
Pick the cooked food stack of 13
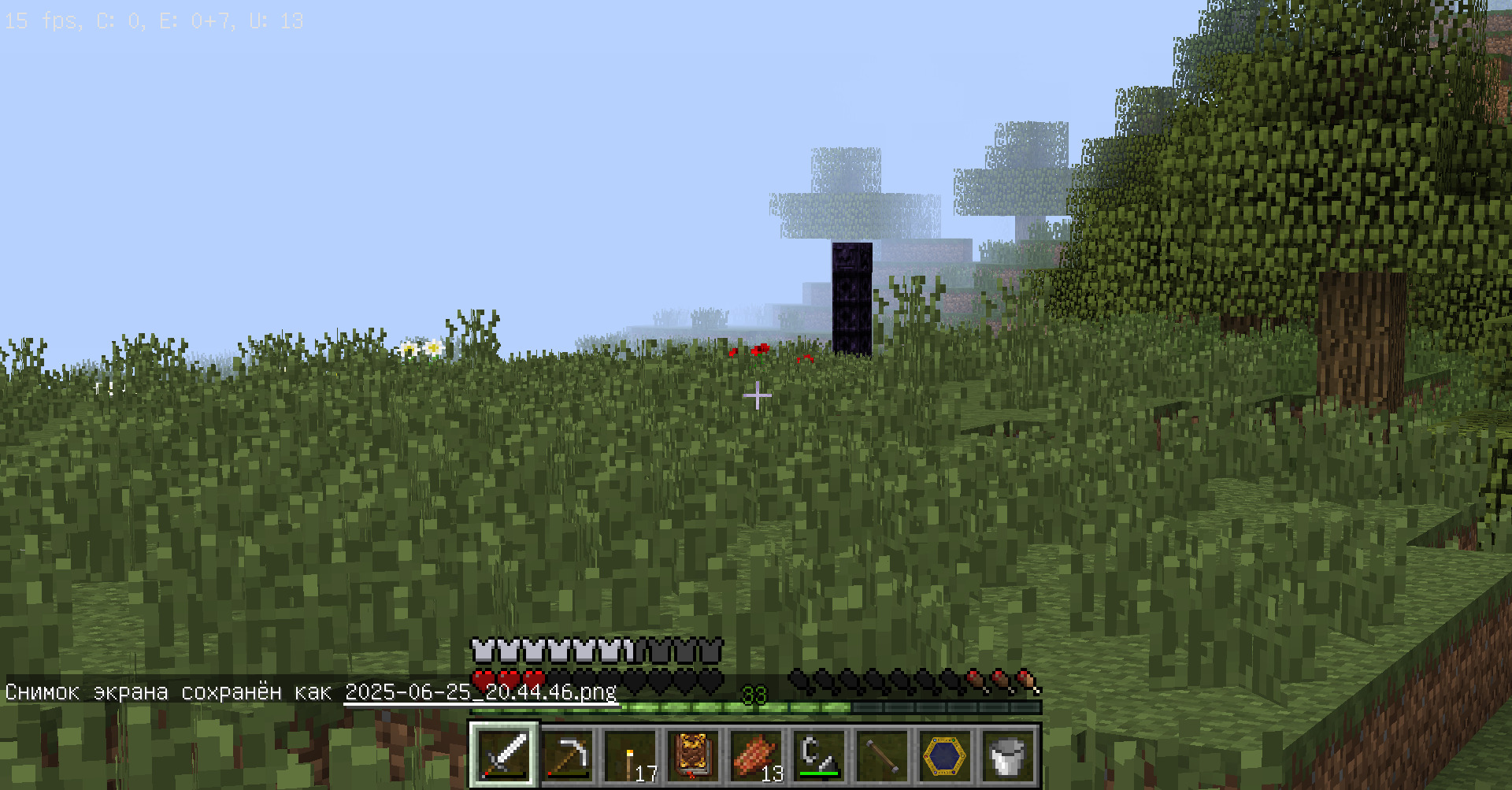click(756, 755)
